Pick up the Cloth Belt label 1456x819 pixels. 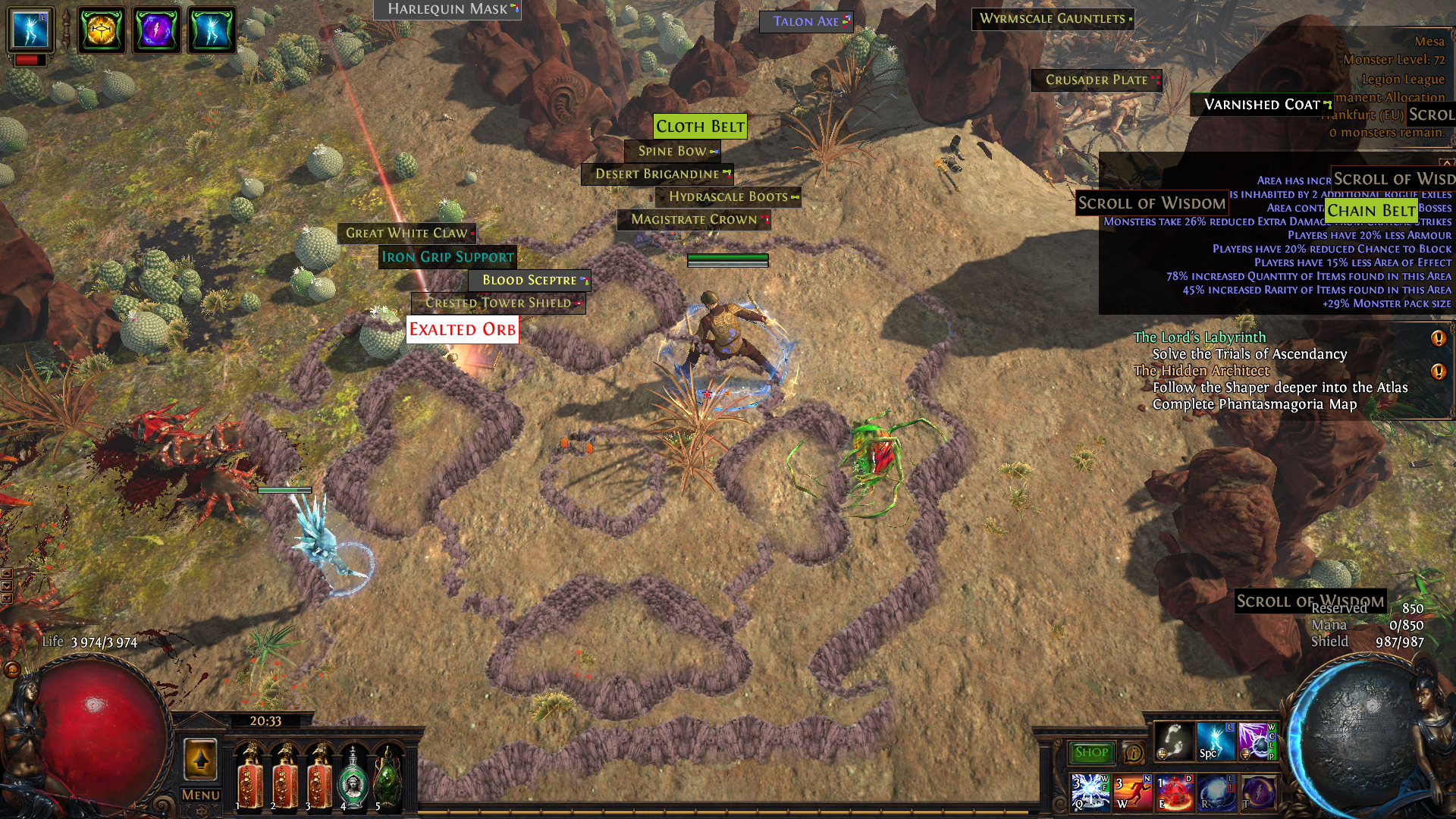(x=700, y=127)
